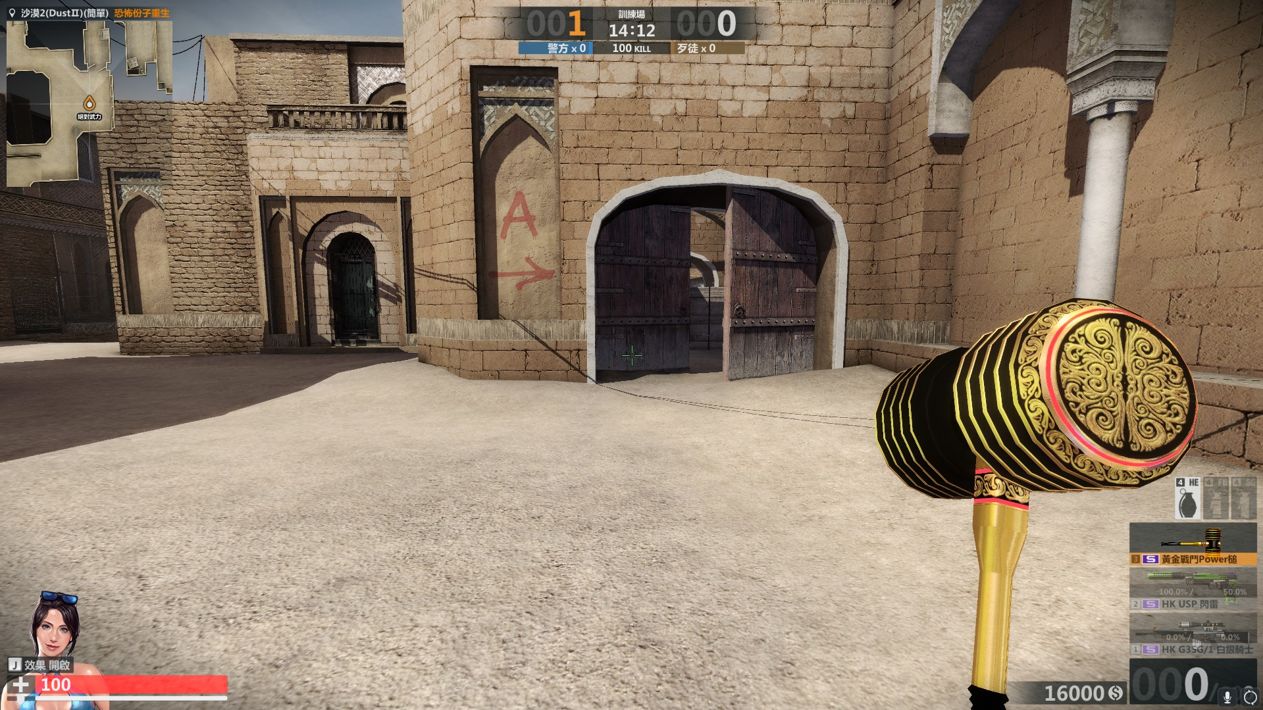
Task: Click the Dust II minimap
Action: click(x=88, y=104)
